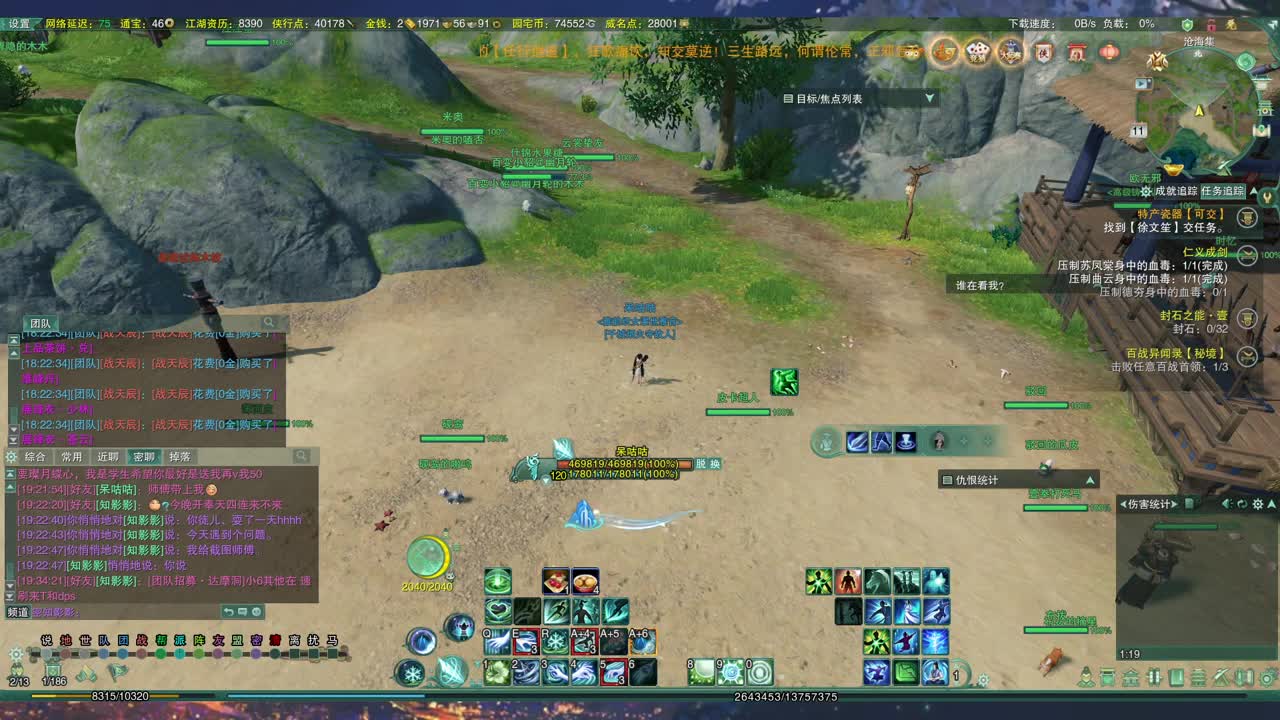Switch to the 掉落 chat tab

[182, 456]
